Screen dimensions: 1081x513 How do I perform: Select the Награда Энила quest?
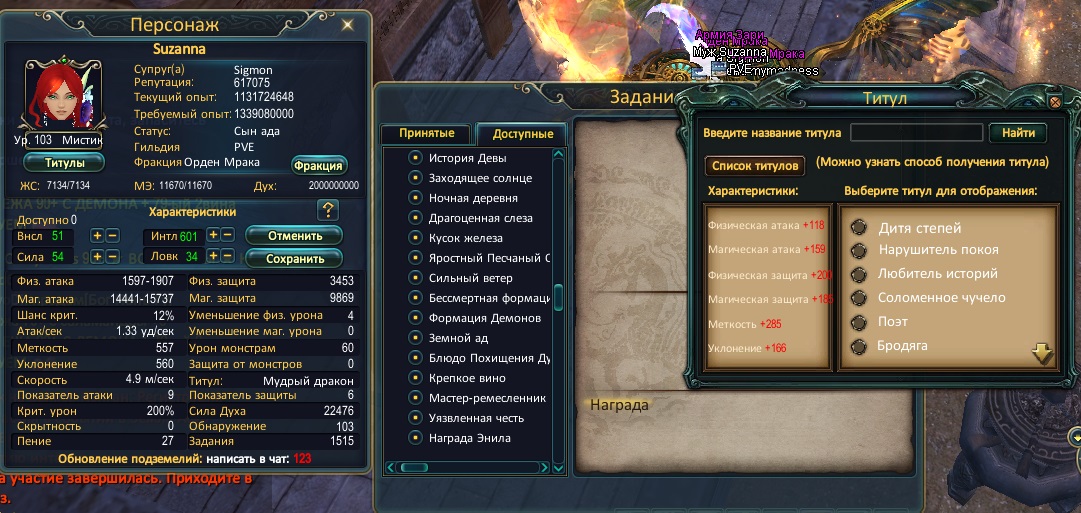click(469, 438)
